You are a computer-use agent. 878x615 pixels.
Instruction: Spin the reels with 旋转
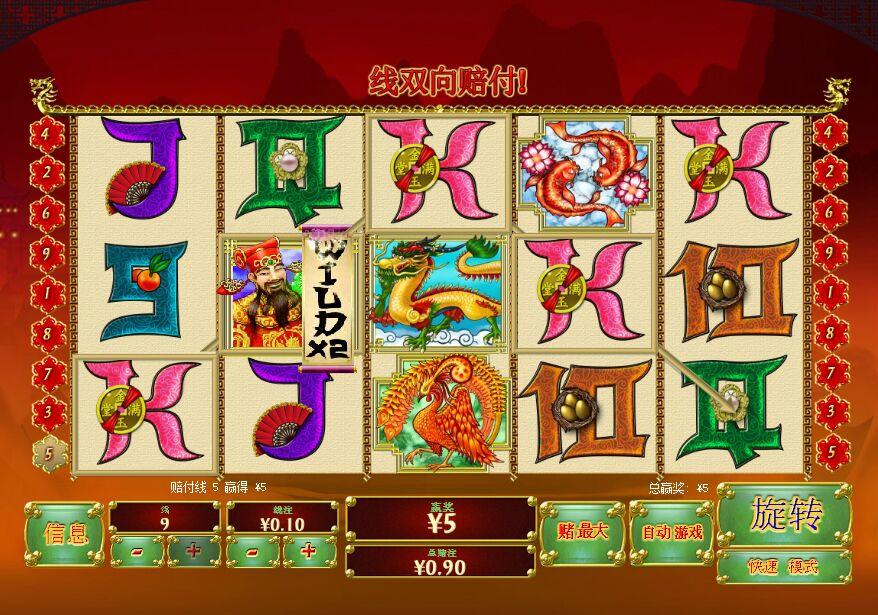tap(783, 515)
